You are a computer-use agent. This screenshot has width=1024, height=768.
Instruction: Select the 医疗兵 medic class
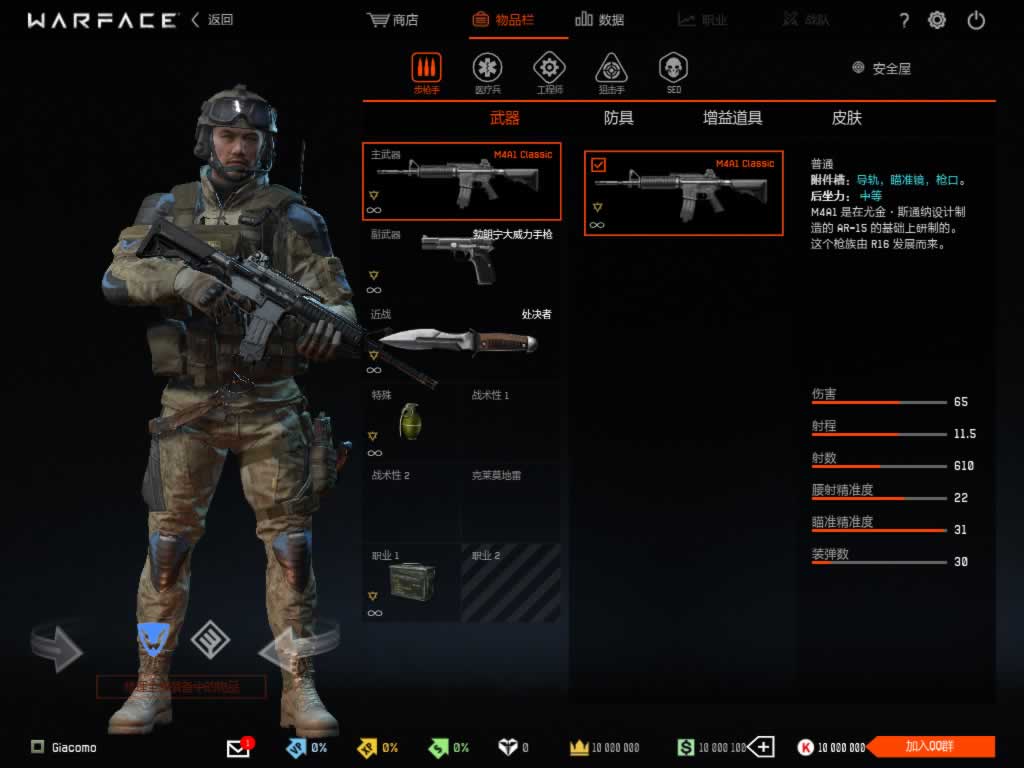click(x=487, y=70)
